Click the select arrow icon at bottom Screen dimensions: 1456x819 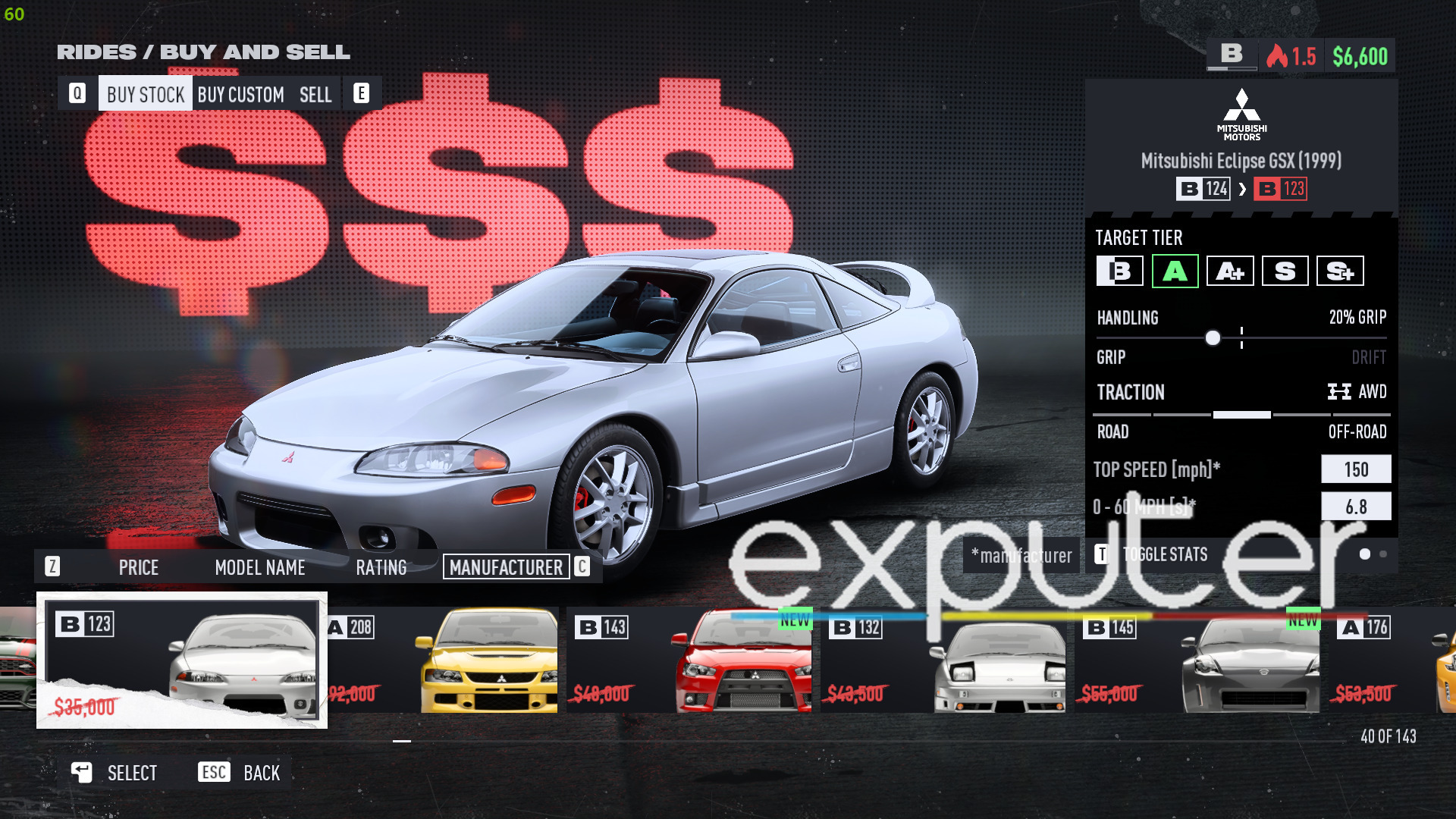click(x=82, y=772)
